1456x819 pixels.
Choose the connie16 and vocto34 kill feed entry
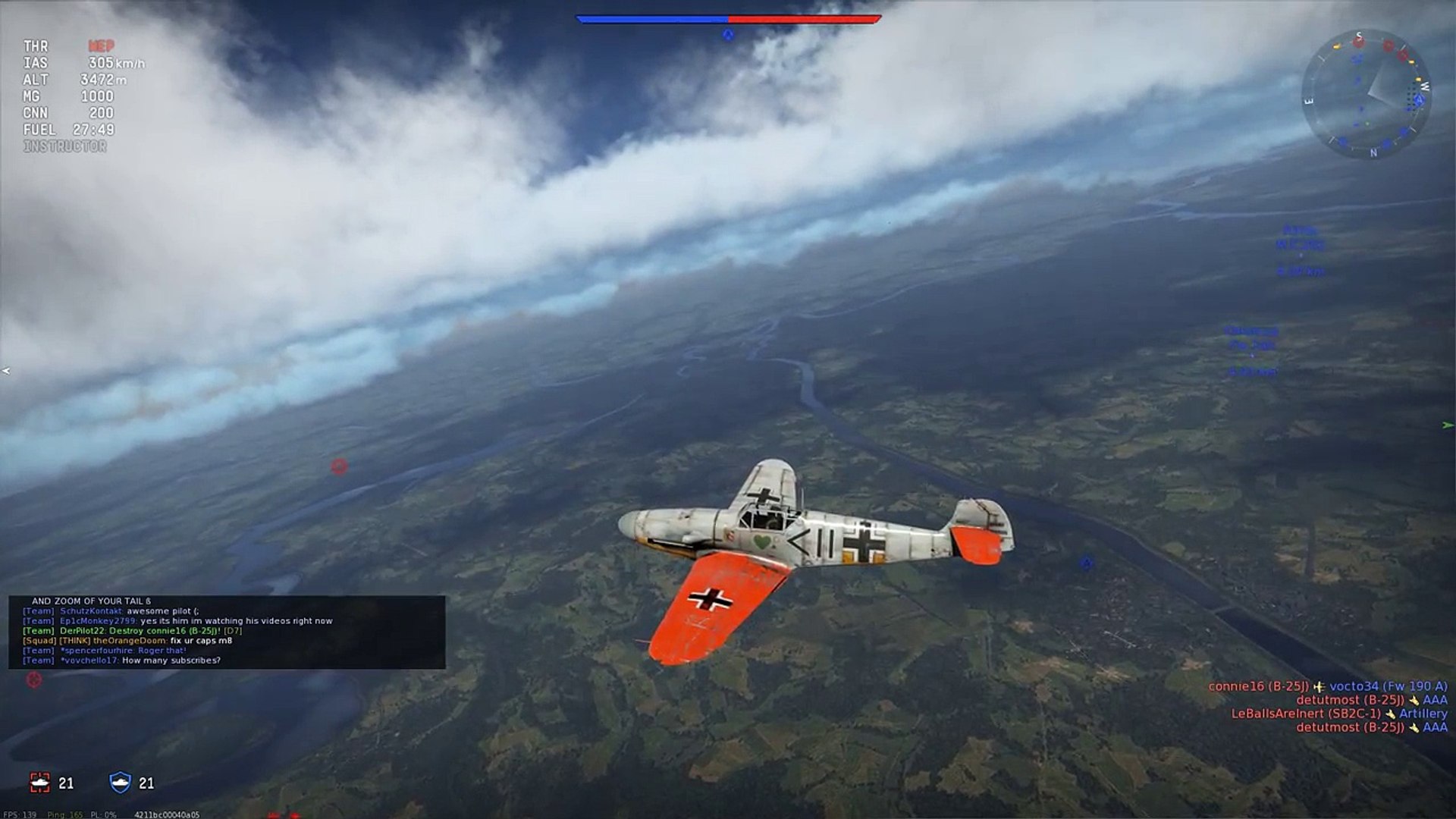pos(1327,686)
